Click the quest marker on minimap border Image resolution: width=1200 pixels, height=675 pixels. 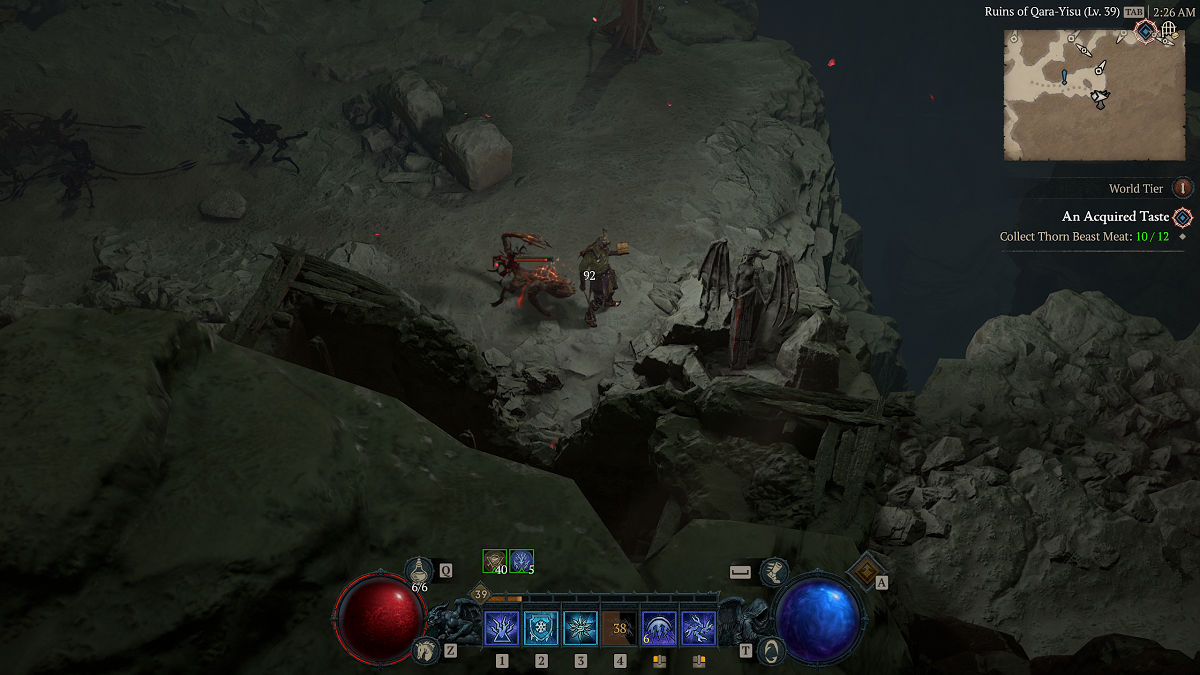[1145, 32]
